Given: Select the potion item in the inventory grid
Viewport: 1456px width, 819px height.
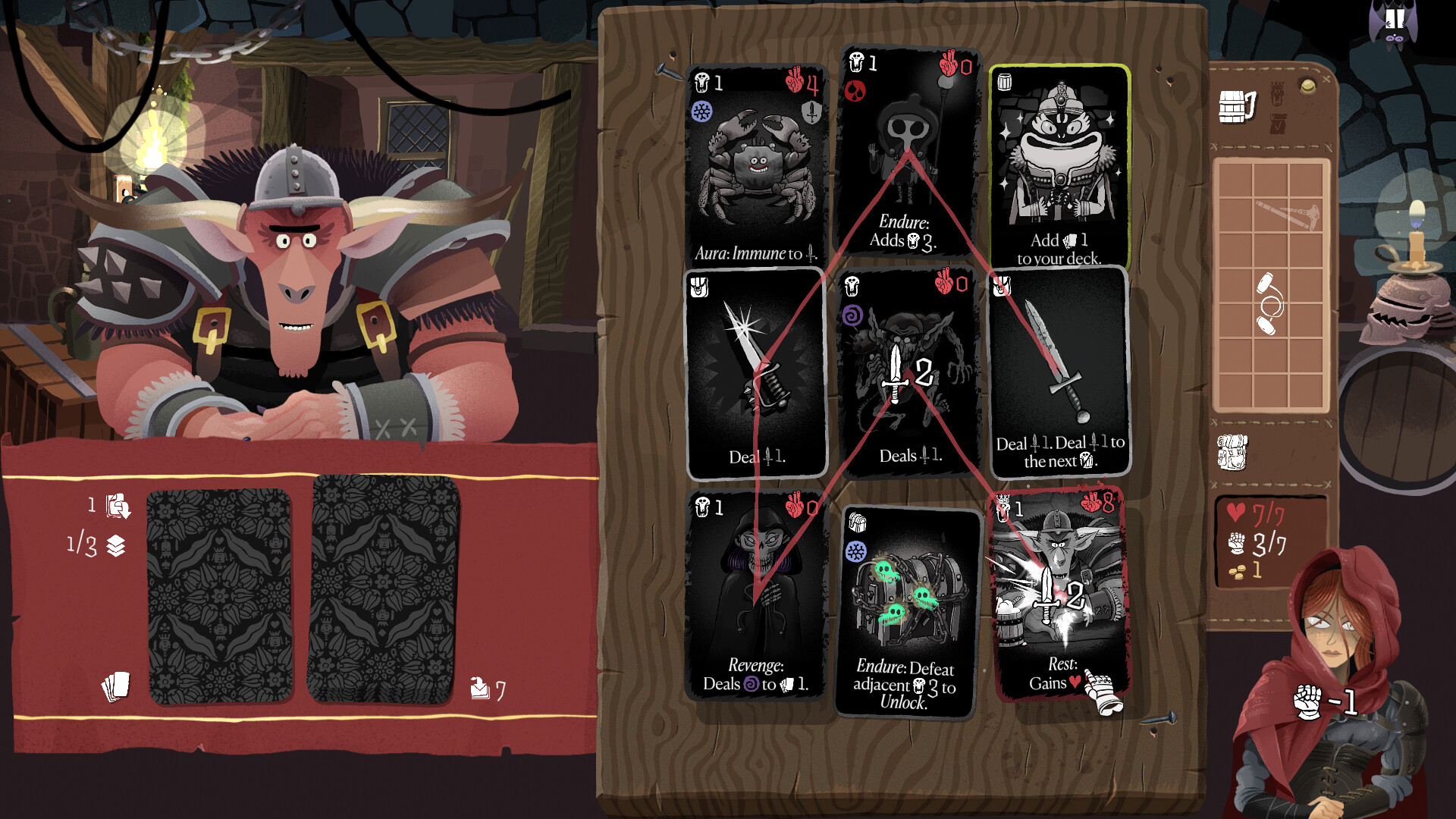Looking at the screenshot, I should (1269, 303).
